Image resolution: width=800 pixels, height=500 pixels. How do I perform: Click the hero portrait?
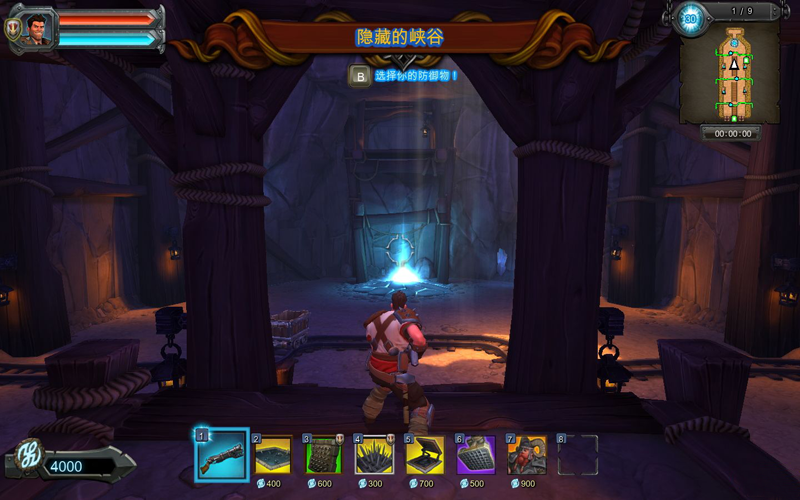point(38,30)
